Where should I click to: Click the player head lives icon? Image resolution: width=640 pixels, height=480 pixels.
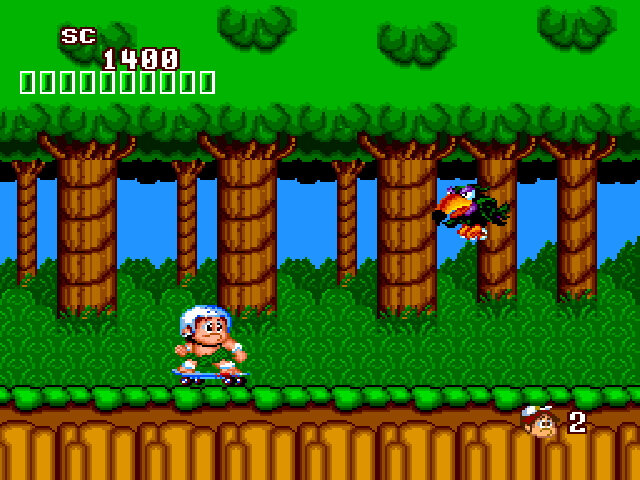pyautogui.click(x=540, y=422)
